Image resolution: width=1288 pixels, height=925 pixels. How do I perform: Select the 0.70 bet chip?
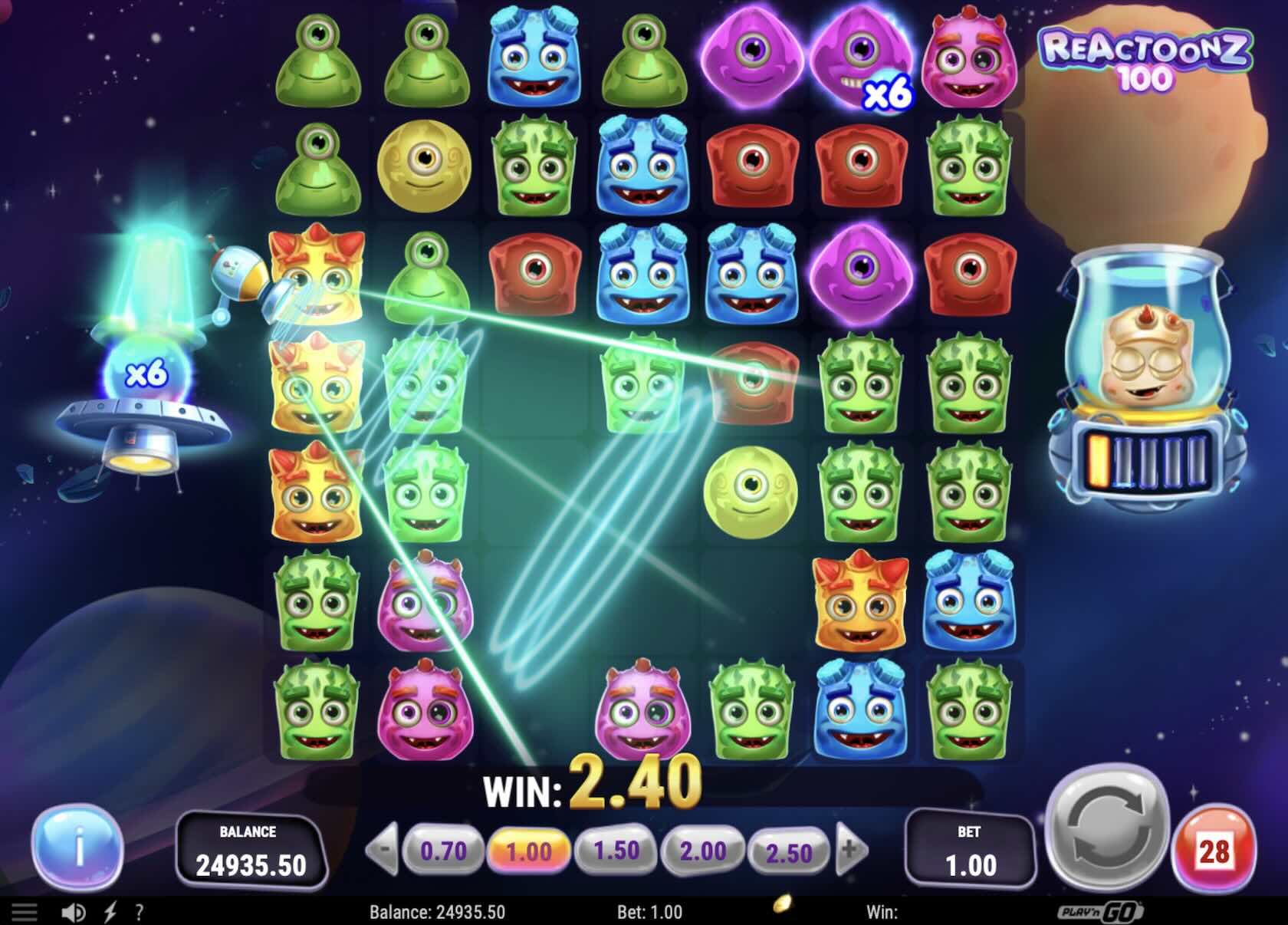point(444,851)
